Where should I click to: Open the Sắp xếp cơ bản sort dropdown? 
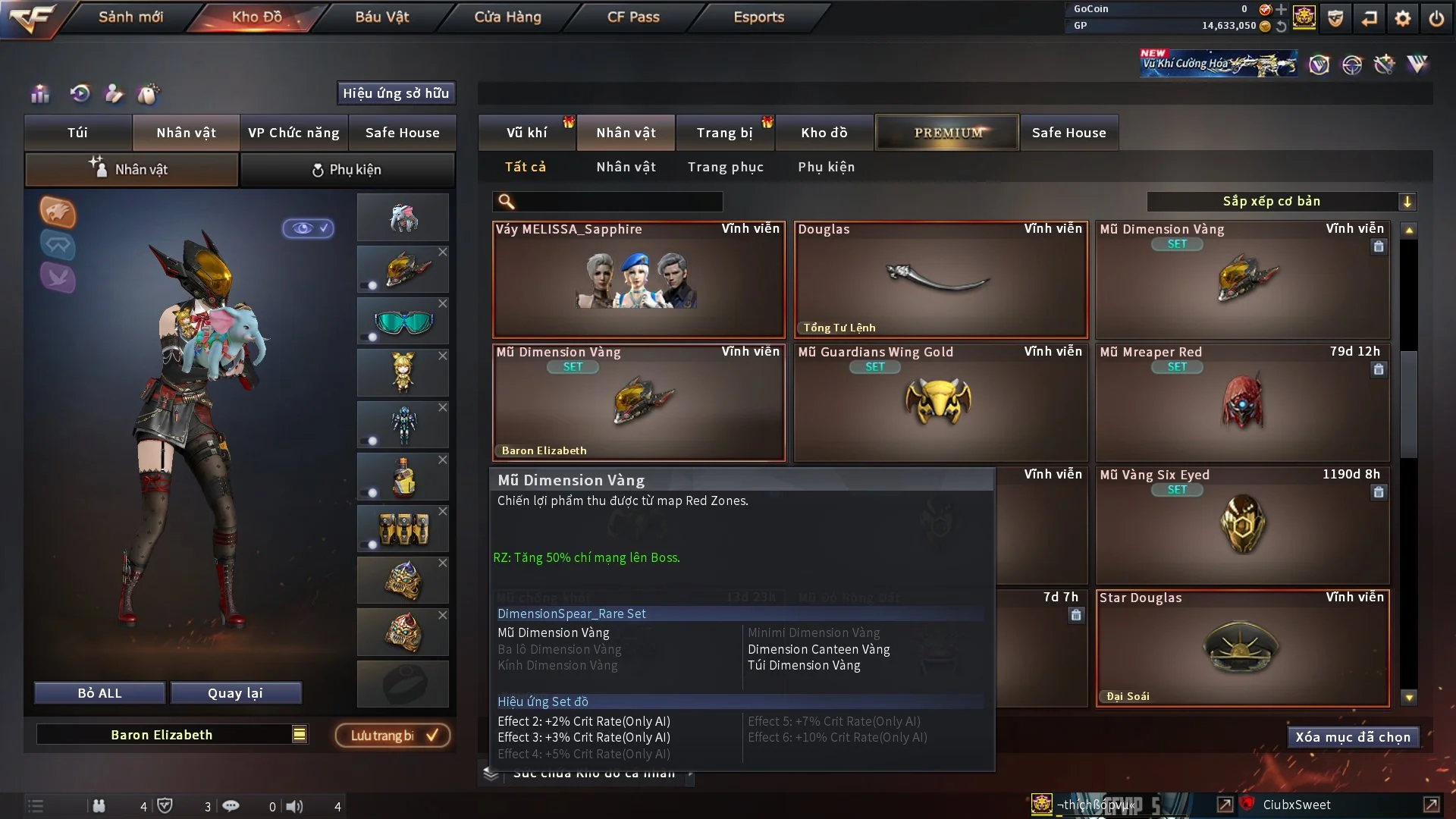(1281, 201)
